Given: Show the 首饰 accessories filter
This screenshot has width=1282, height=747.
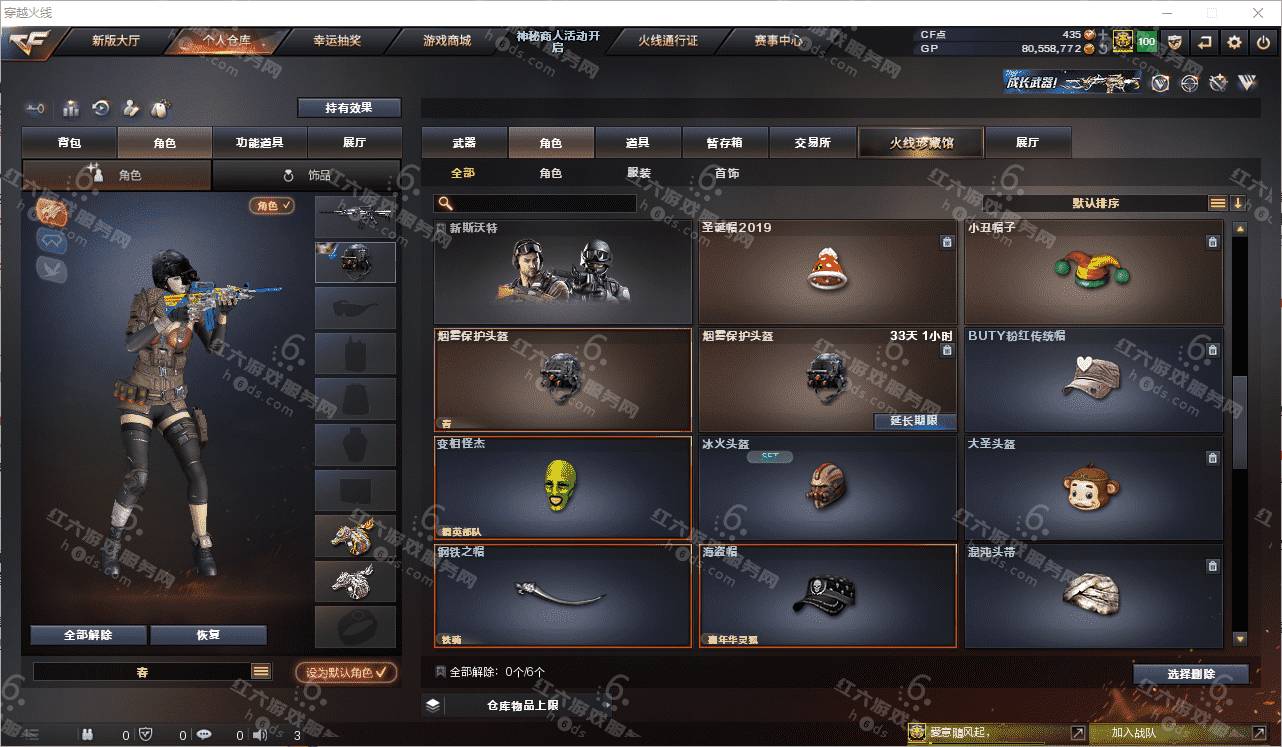Looking at the screenshot, I should click(727, 173).
